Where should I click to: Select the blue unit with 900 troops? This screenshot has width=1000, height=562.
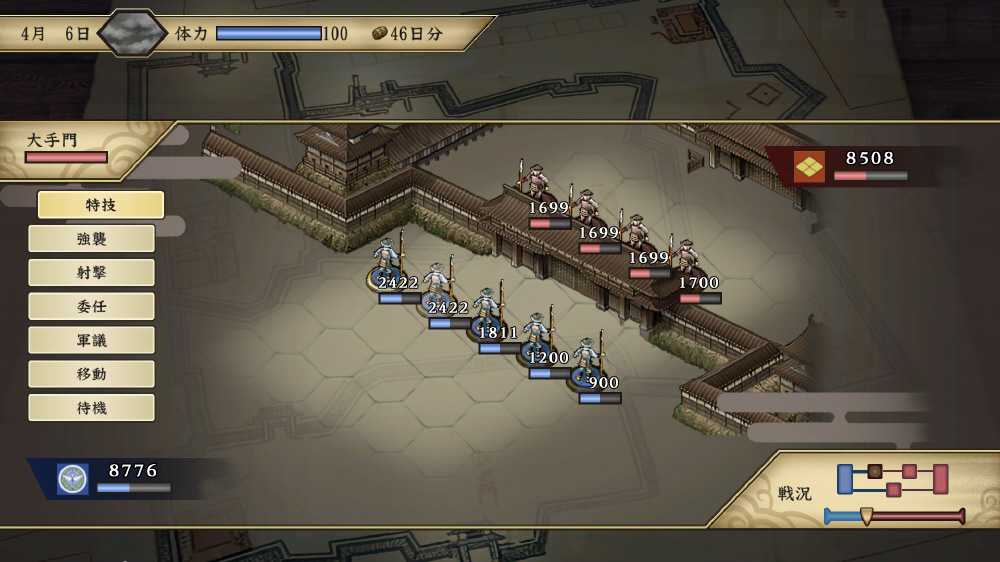tap(587, 362)
